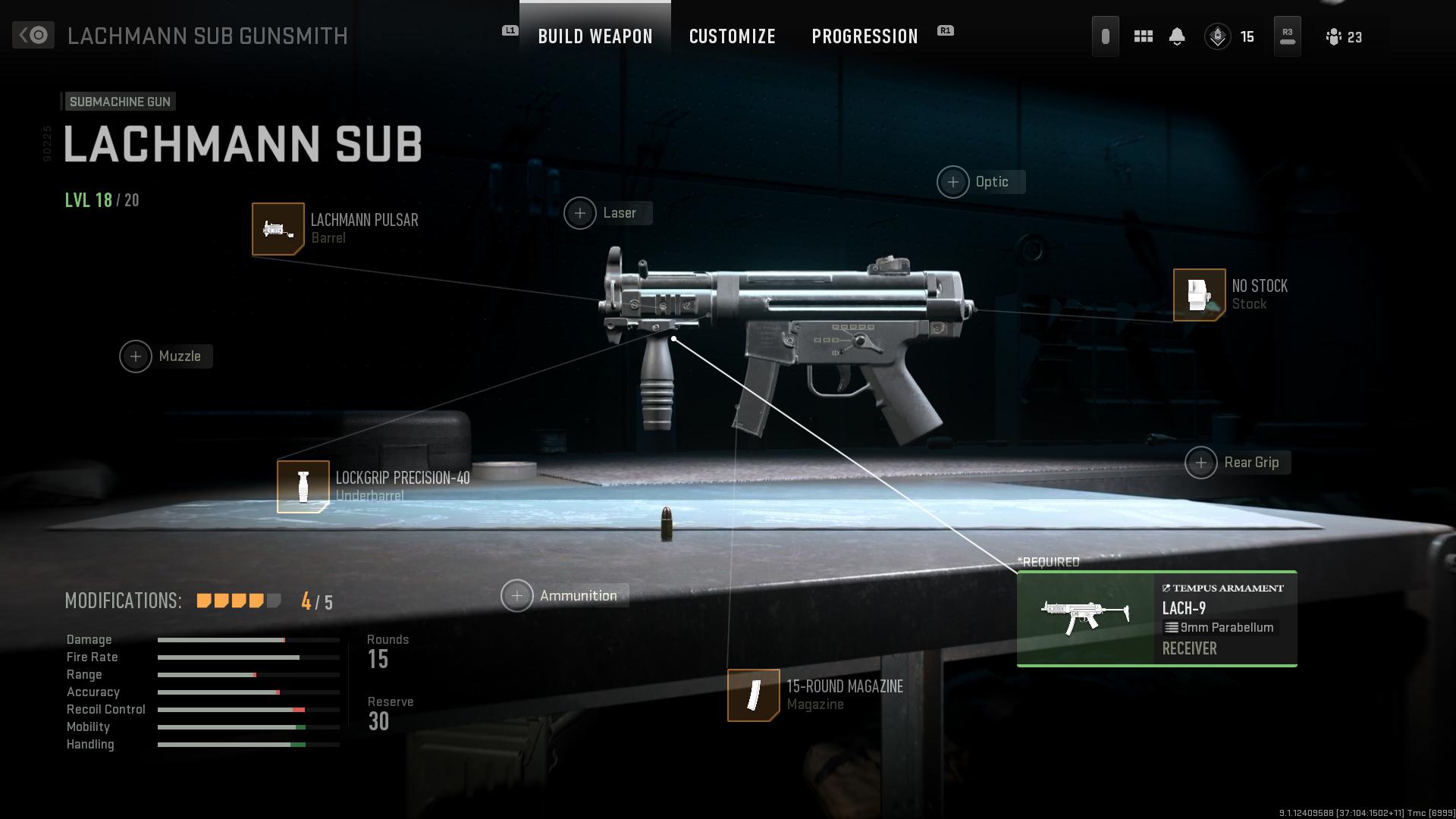Click the rank emblem showing 15
This screenshot has width=1456, height=819.
[1218, 36]
